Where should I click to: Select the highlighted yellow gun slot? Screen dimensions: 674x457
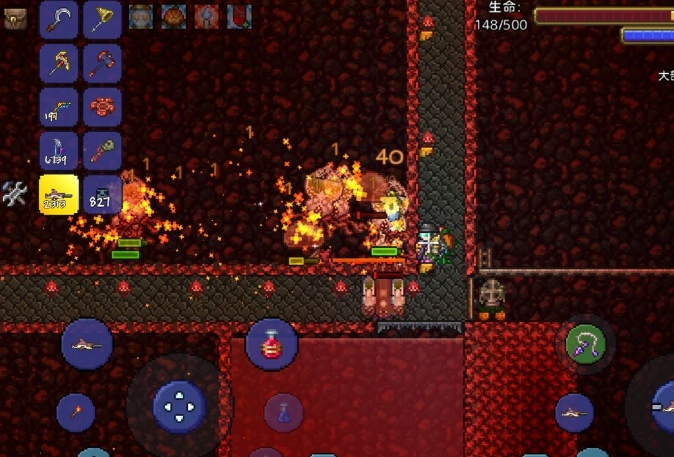point(59,194)
